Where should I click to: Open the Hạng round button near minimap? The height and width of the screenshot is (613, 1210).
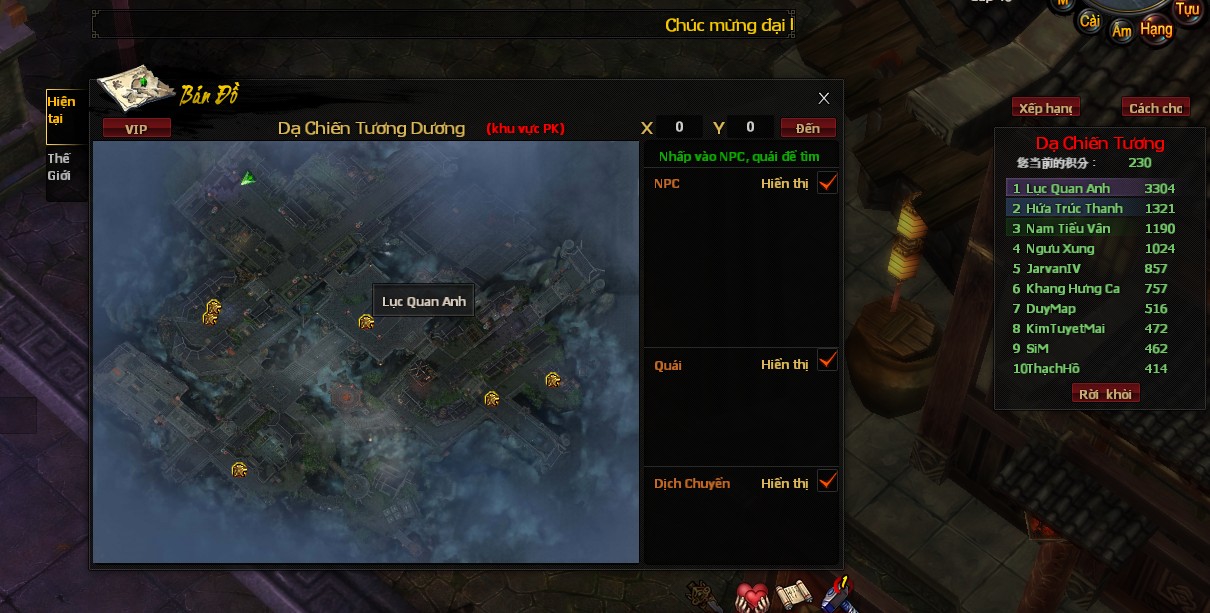(1156, 29)
